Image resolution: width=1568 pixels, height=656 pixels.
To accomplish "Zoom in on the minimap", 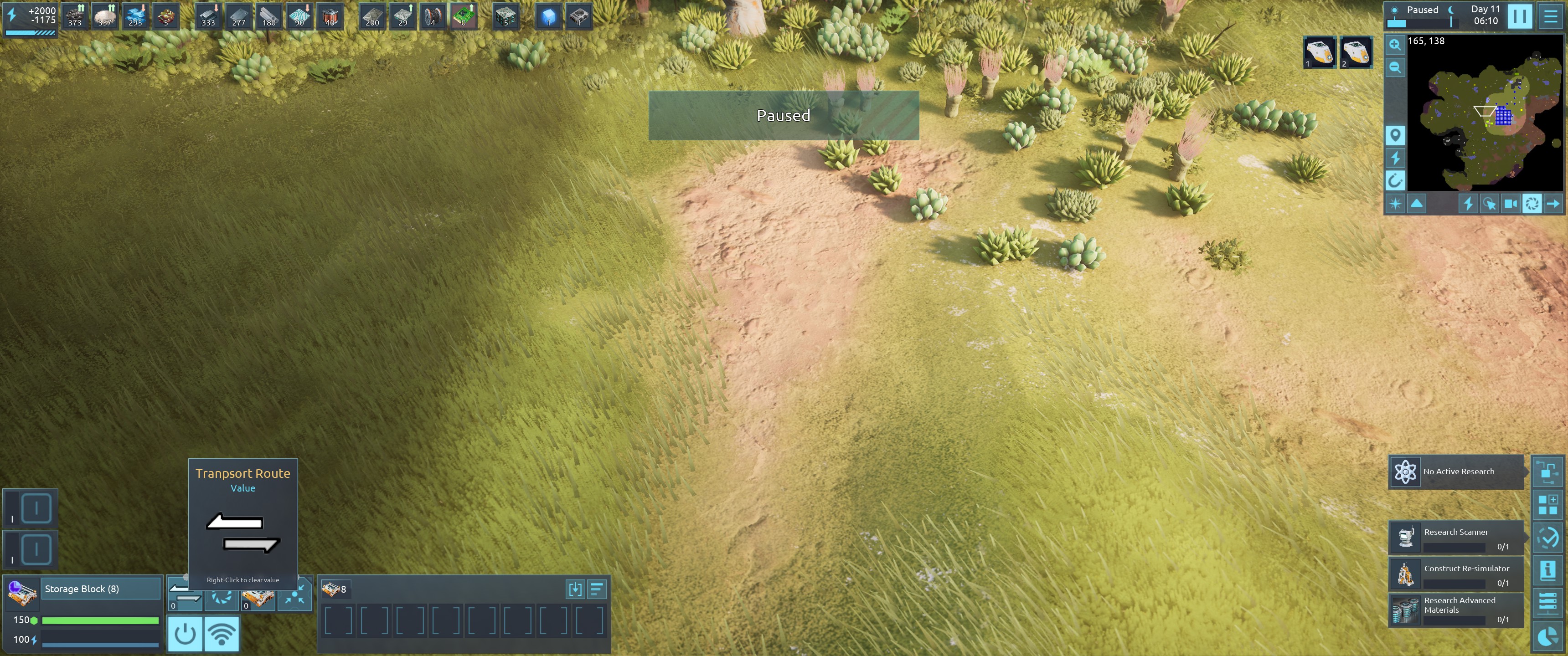I will (1394, 45).
